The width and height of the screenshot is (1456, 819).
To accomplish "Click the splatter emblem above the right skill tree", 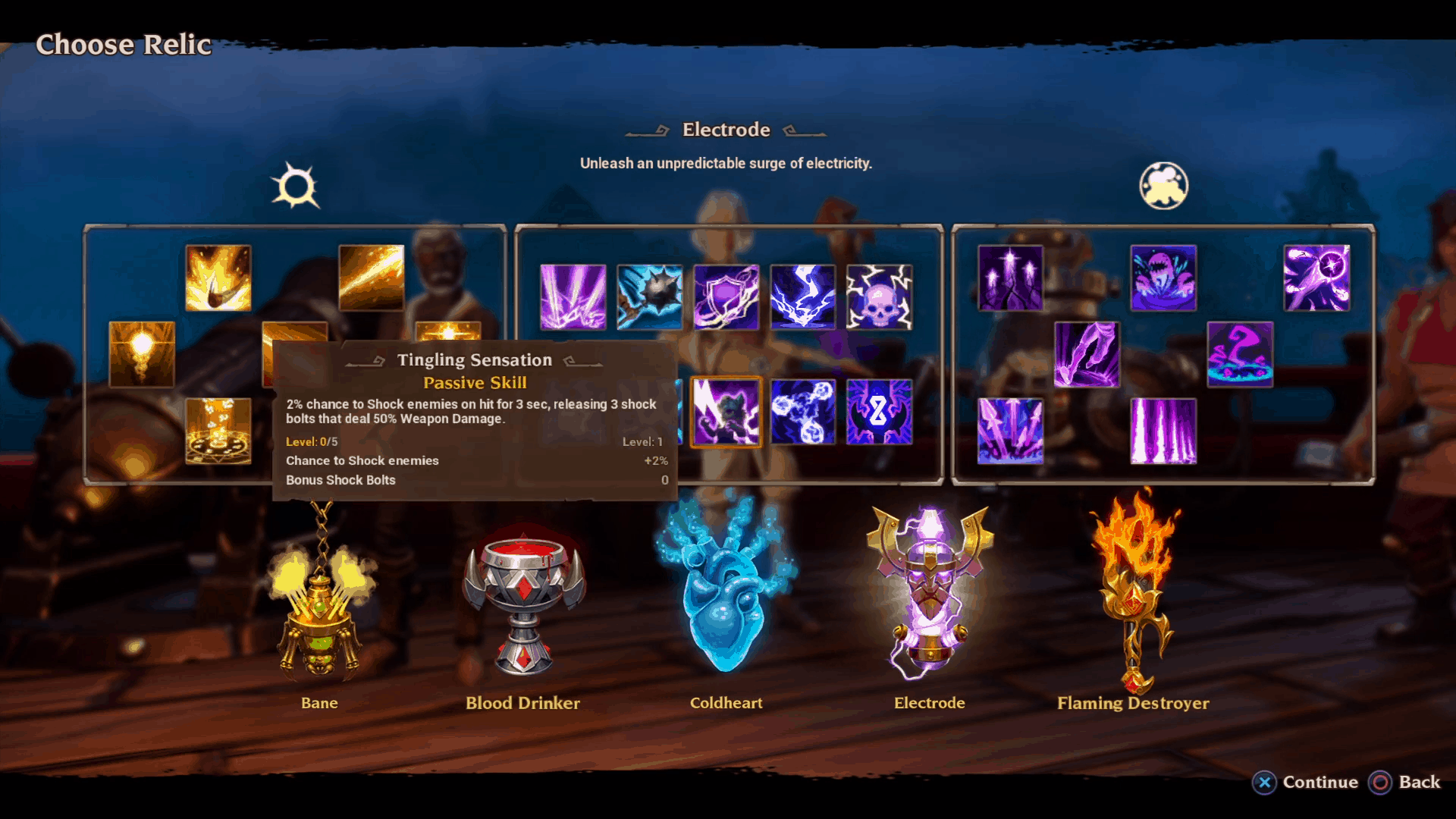I will click(x=1163, y=186).
